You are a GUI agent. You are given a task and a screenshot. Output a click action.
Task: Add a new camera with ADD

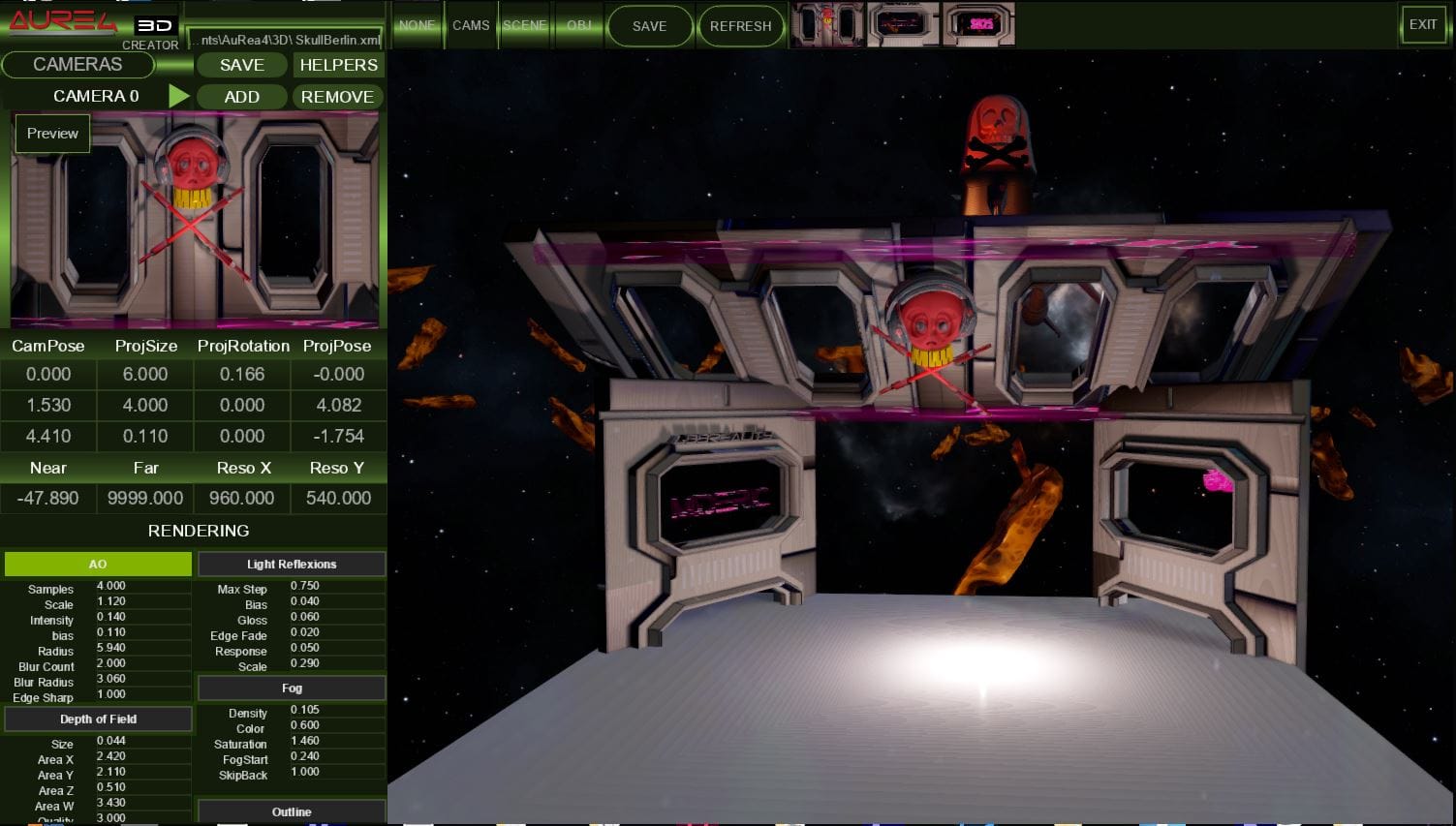click(x=242, y=97)
